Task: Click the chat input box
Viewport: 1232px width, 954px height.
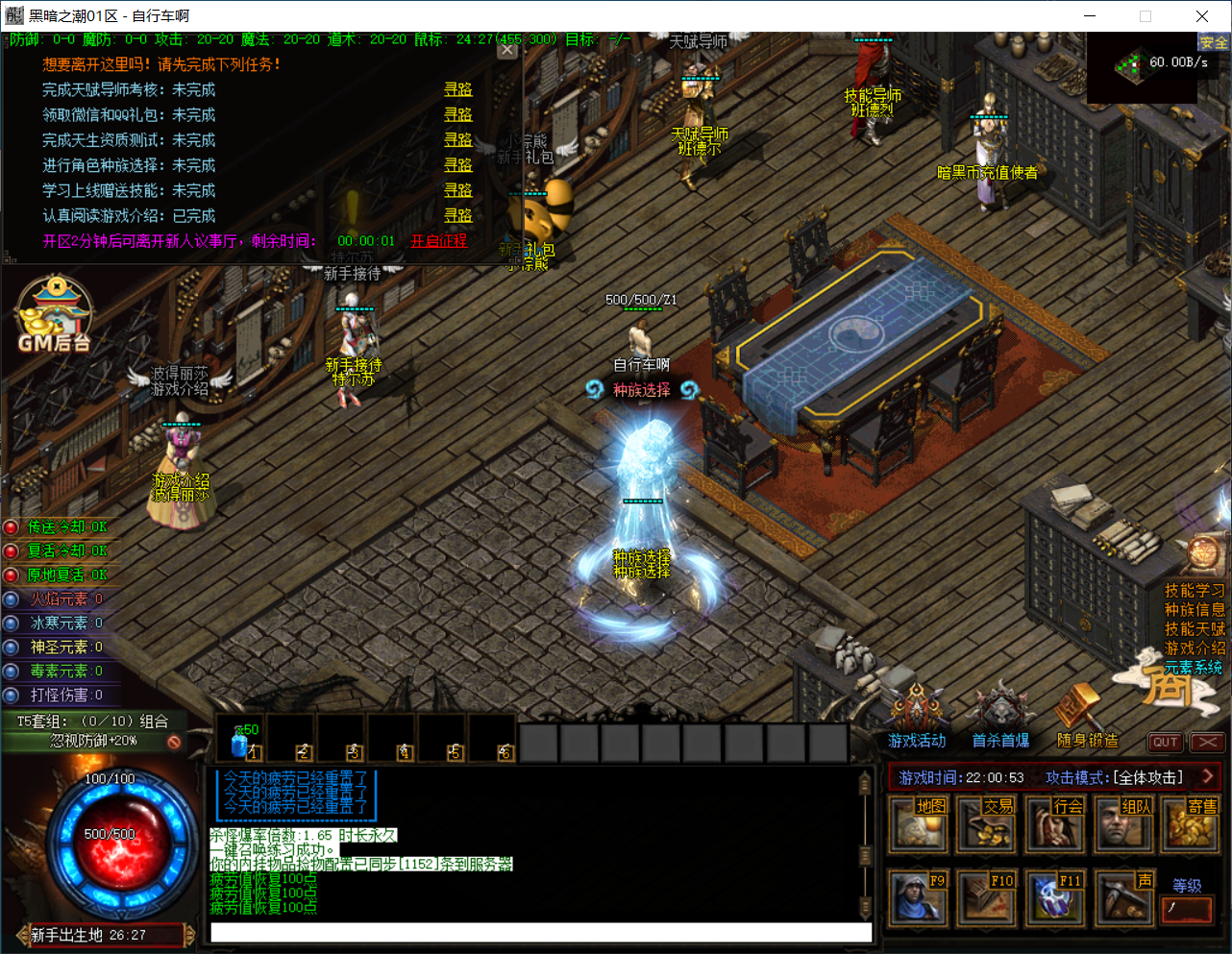Action: 541,932
